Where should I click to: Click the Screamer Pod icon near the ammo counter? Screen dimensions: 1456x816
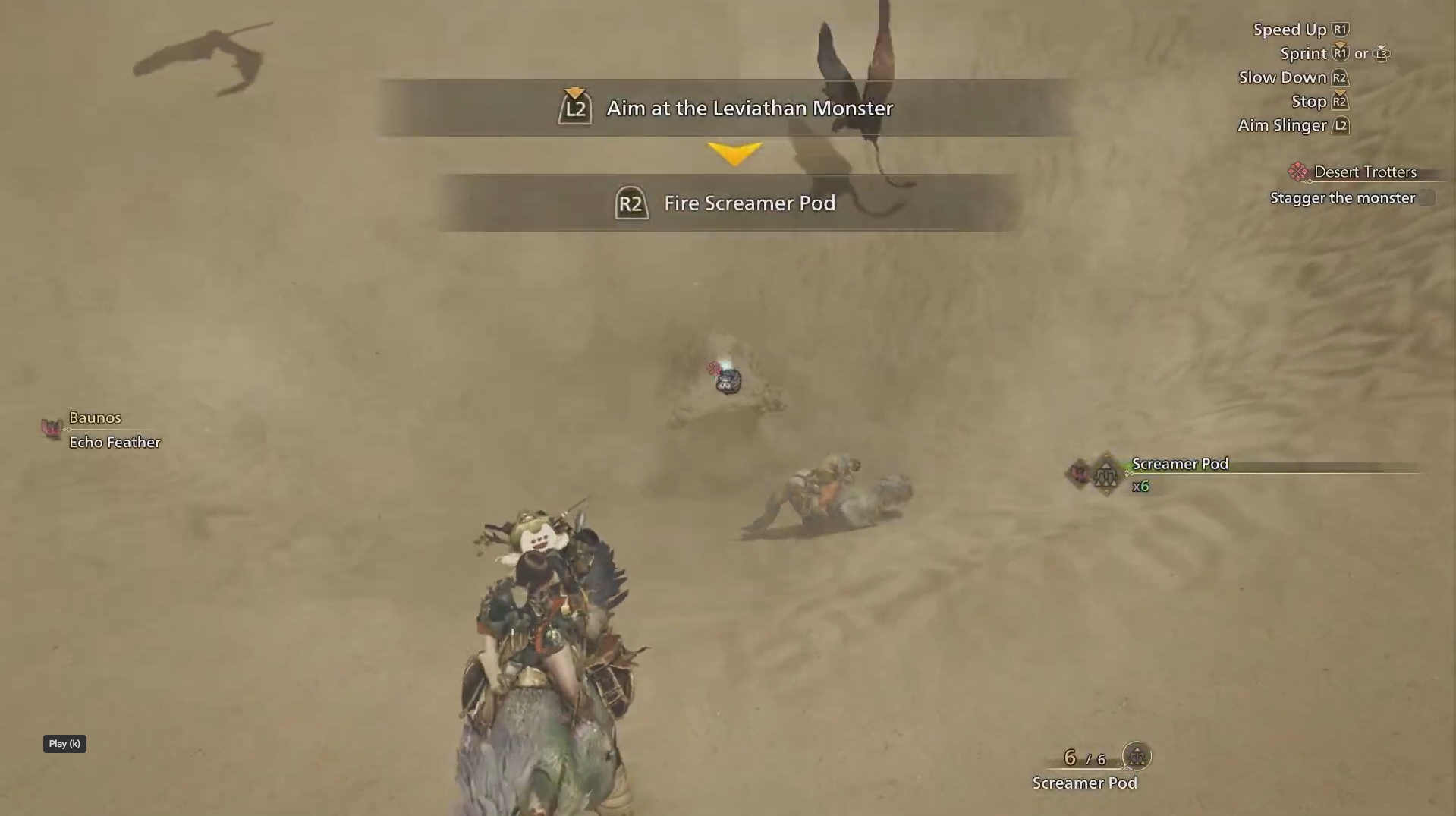pyautogui.click(x=1135, y=757)
